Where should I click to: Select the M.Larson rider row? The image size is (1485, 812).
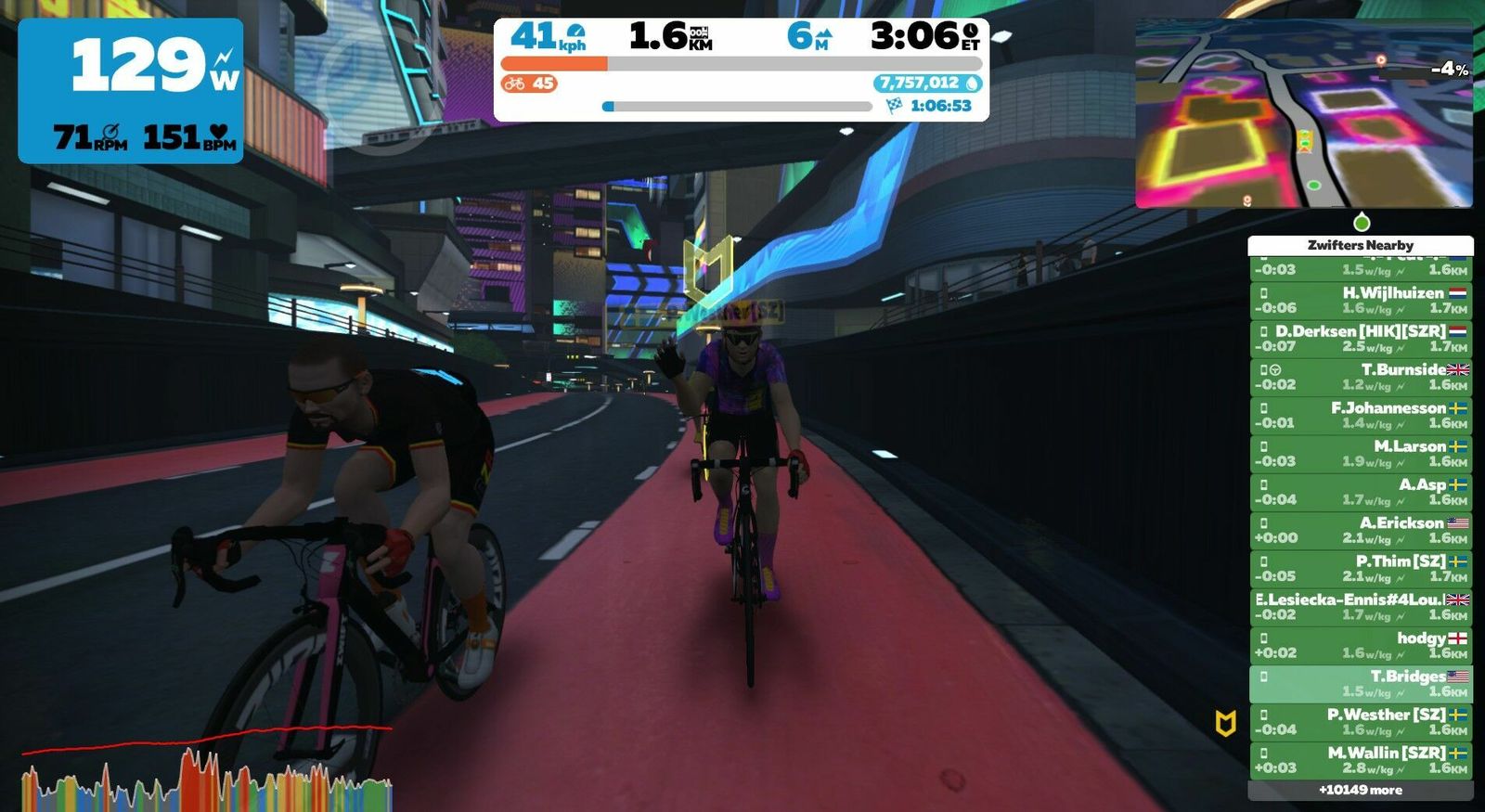(x=1360, y=453)
